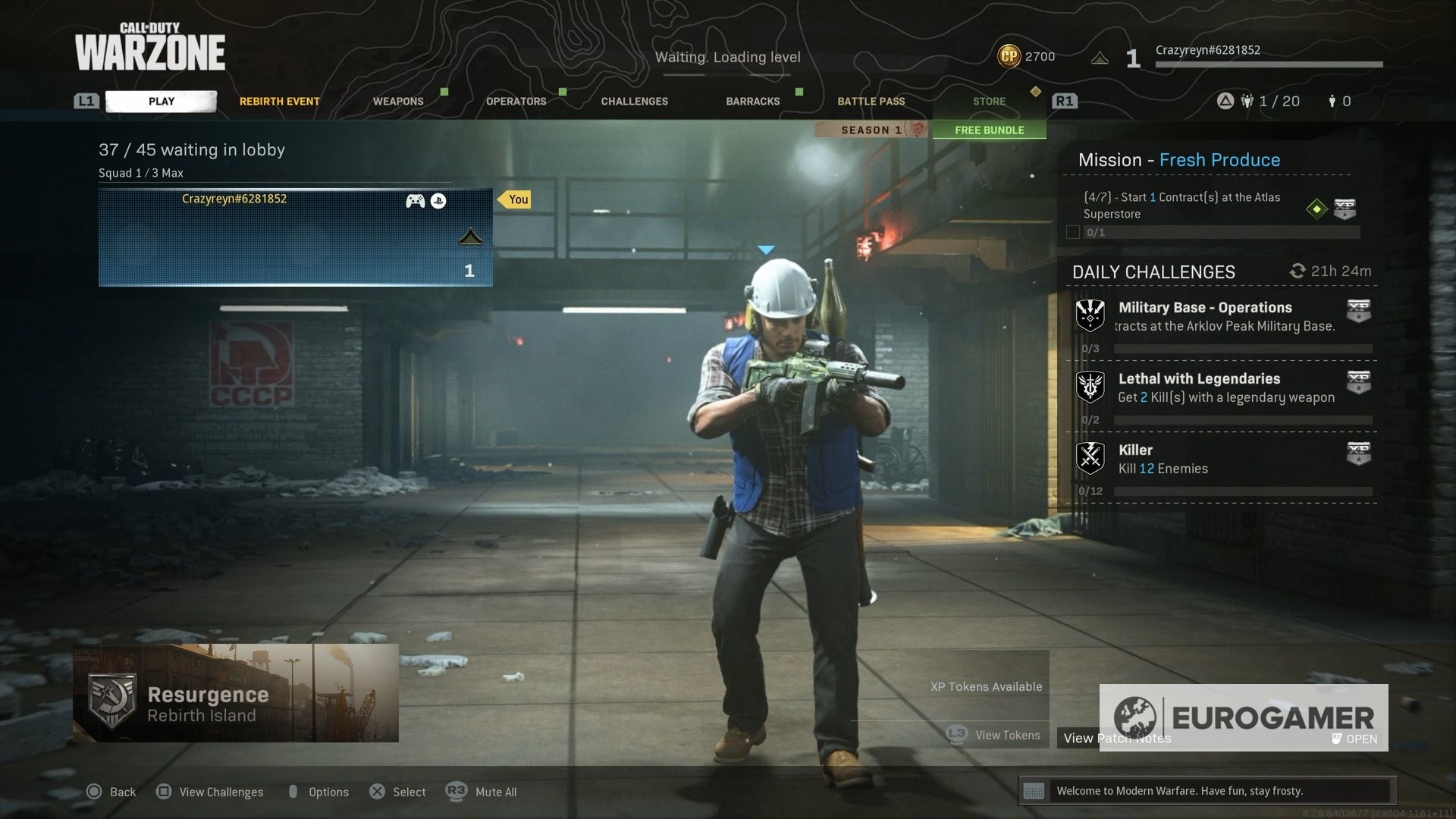
Task: Open the Battle Pass tab
Action: pos(871,101)
